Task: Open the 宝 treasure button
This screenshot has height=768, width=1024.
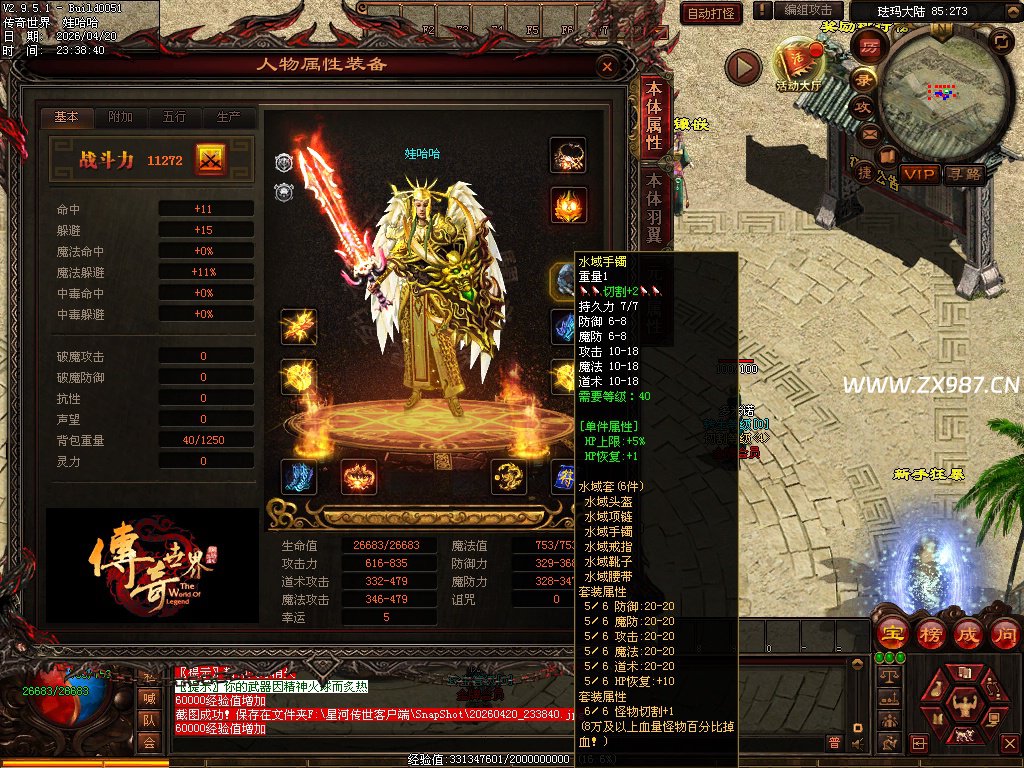Action: pyautogui.click(x=891, y=634)
